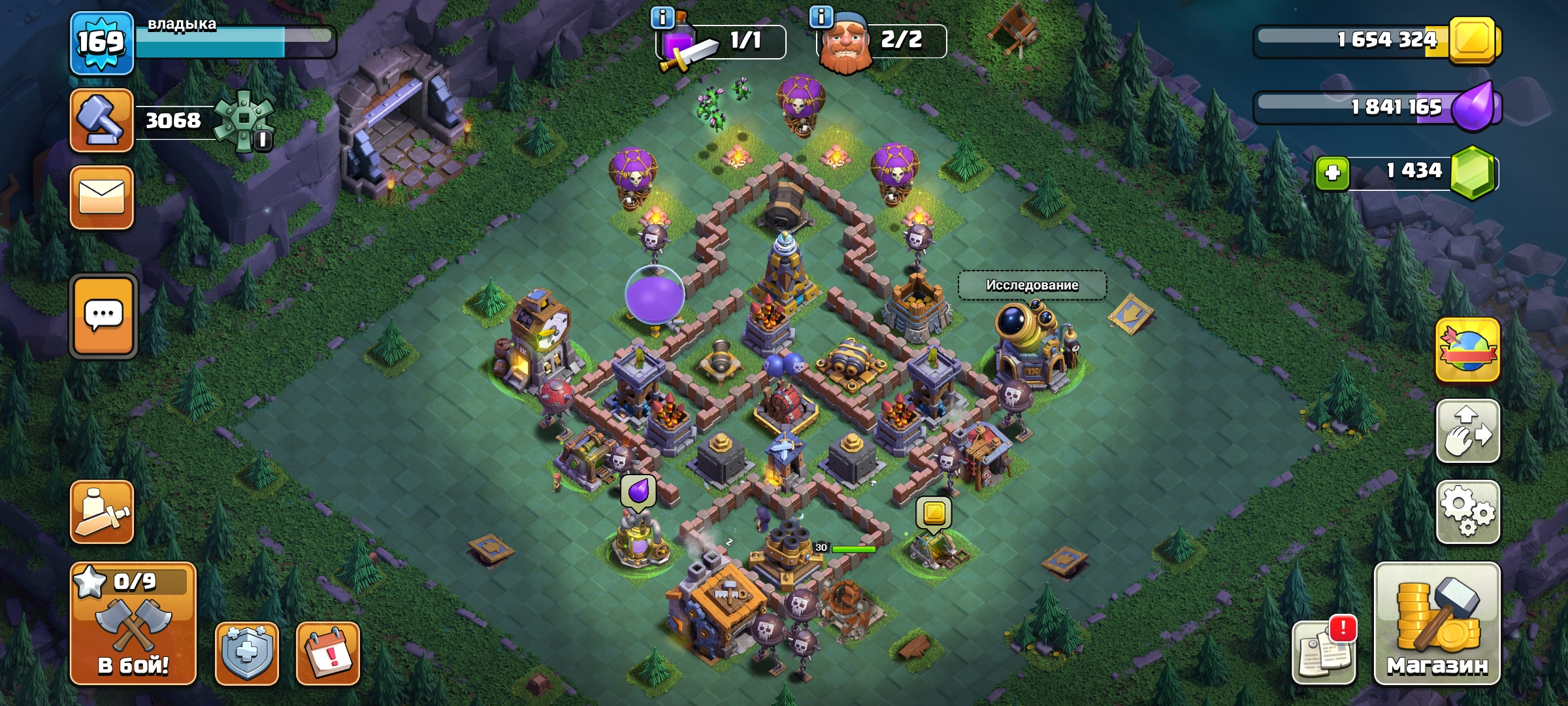Click the Master Builder 2/2 counter
This screenshot has height=706, width=1568.
tap(902, 41)
